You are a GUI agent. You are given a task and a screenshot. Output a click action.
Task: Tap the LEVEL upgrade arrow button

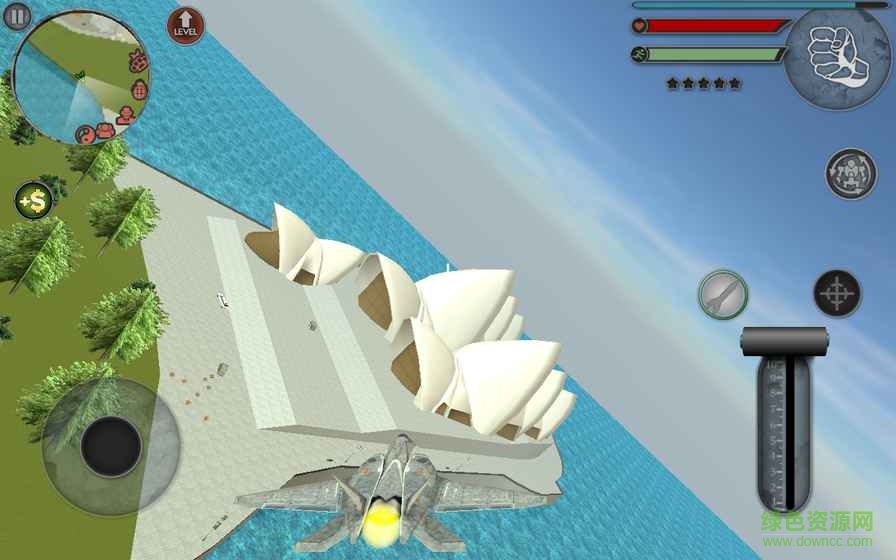point(185,26)
